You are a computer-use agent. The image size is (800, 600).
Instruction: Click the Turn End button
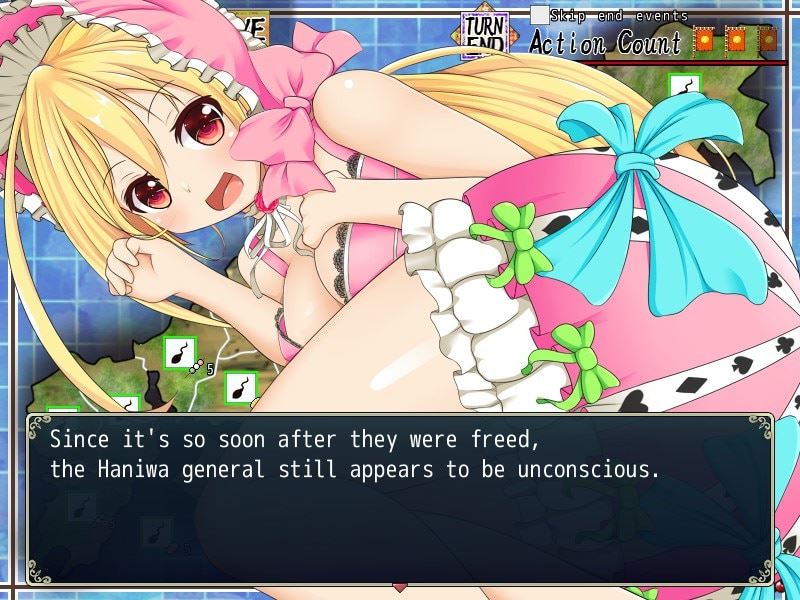coord(483,37)
